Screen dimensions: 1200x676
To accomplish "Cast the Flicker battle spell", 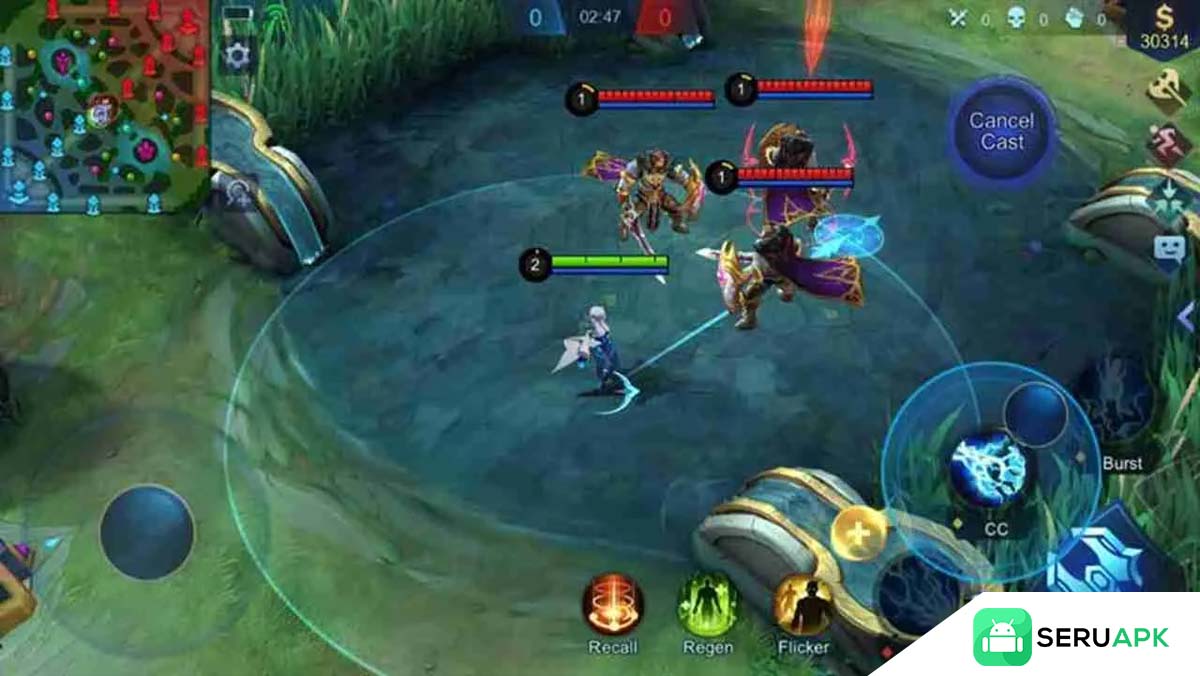I will pos(803,606).
